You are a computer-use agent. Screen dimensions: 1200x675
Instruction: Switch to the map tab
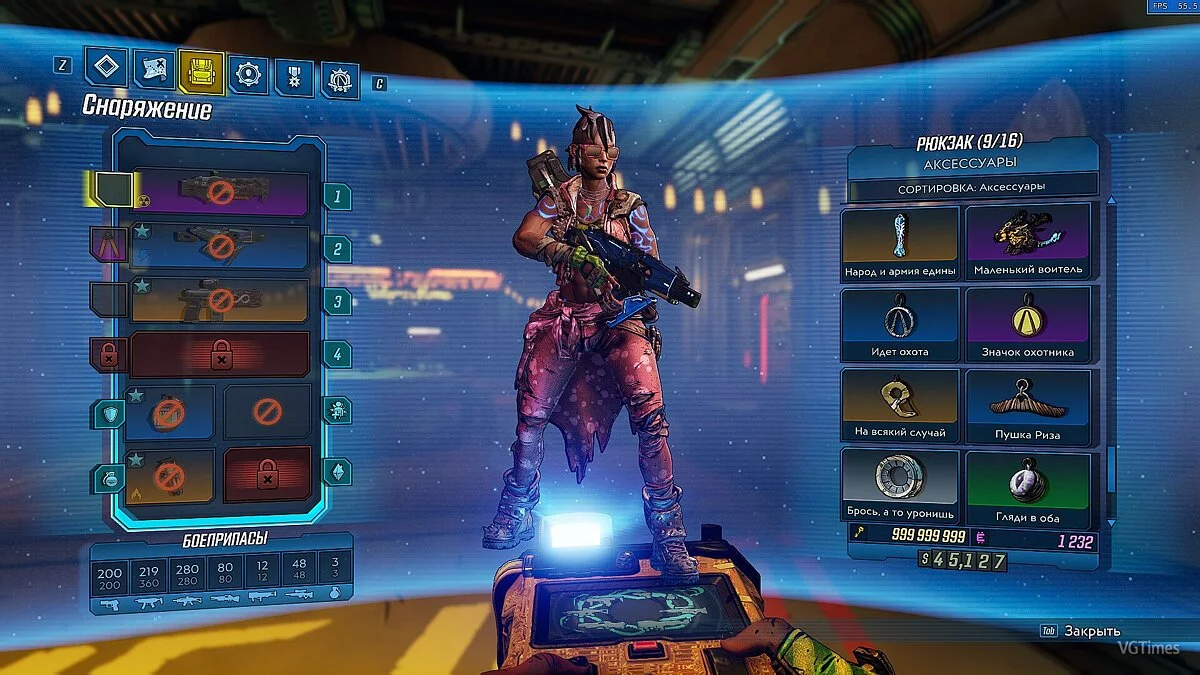tap(153, 71)
